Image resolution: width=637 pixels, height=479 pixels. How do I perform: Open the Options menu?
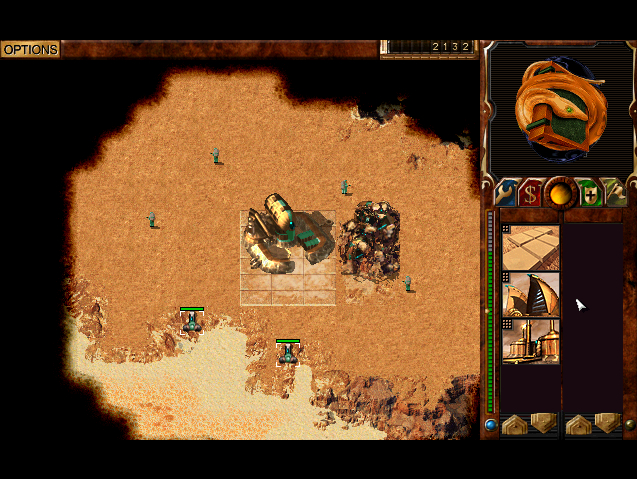coord(30,49)
